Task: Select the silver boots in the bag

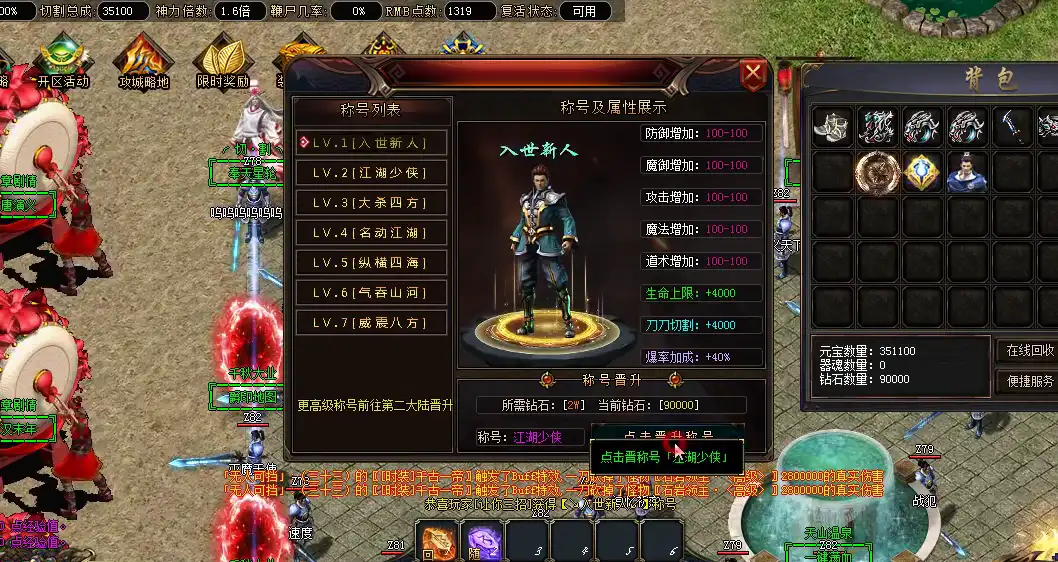Action: (x=832, y=128)
